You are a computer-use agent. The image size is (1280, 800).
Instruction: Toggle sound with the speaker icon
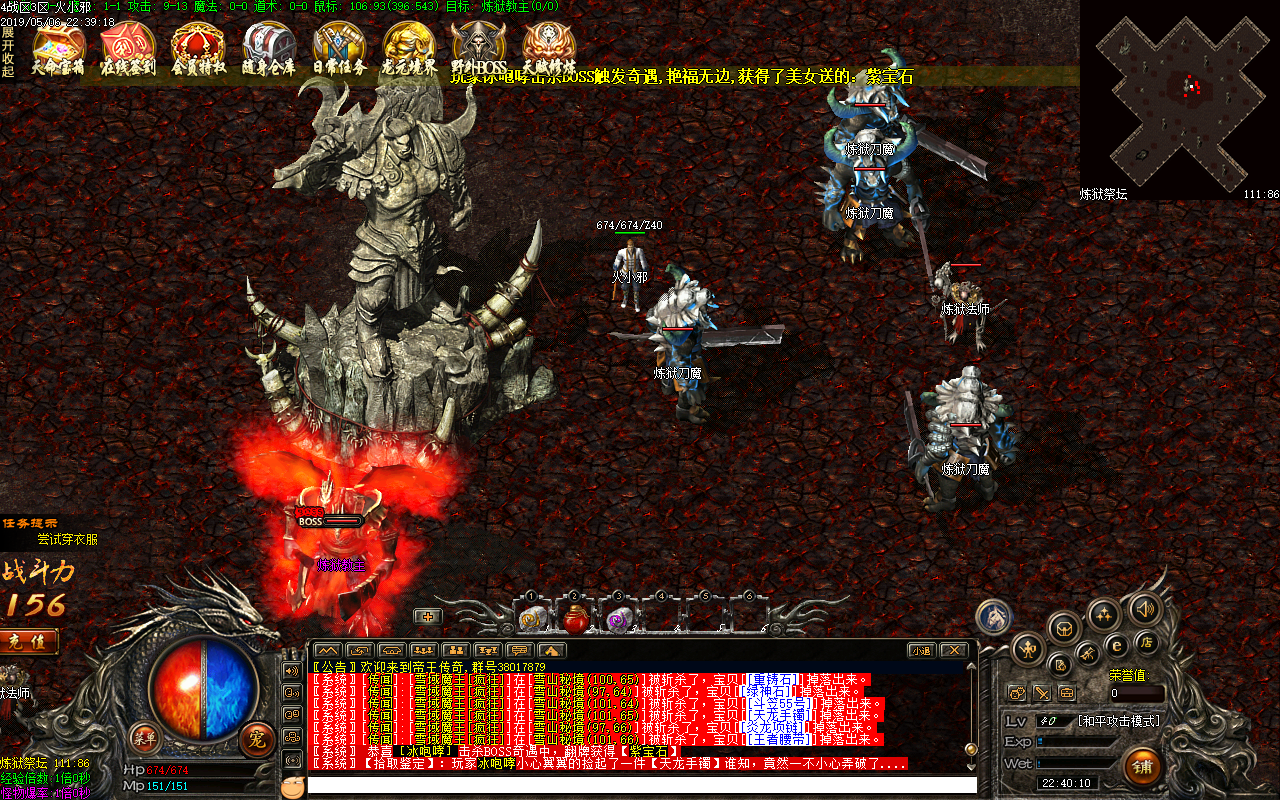[1145, 606]
